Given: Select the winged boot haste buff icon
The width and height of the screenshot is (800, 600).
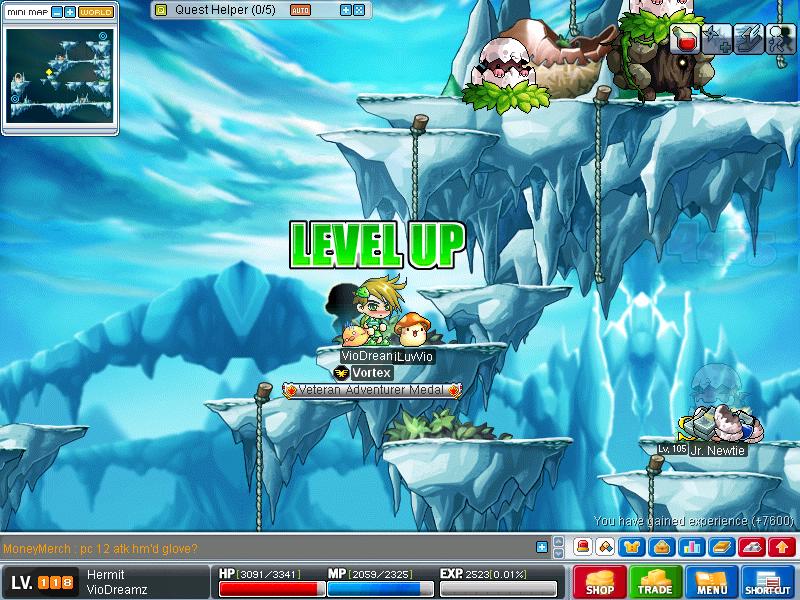Looking at the screenshot, I should (x=748, y=39).
